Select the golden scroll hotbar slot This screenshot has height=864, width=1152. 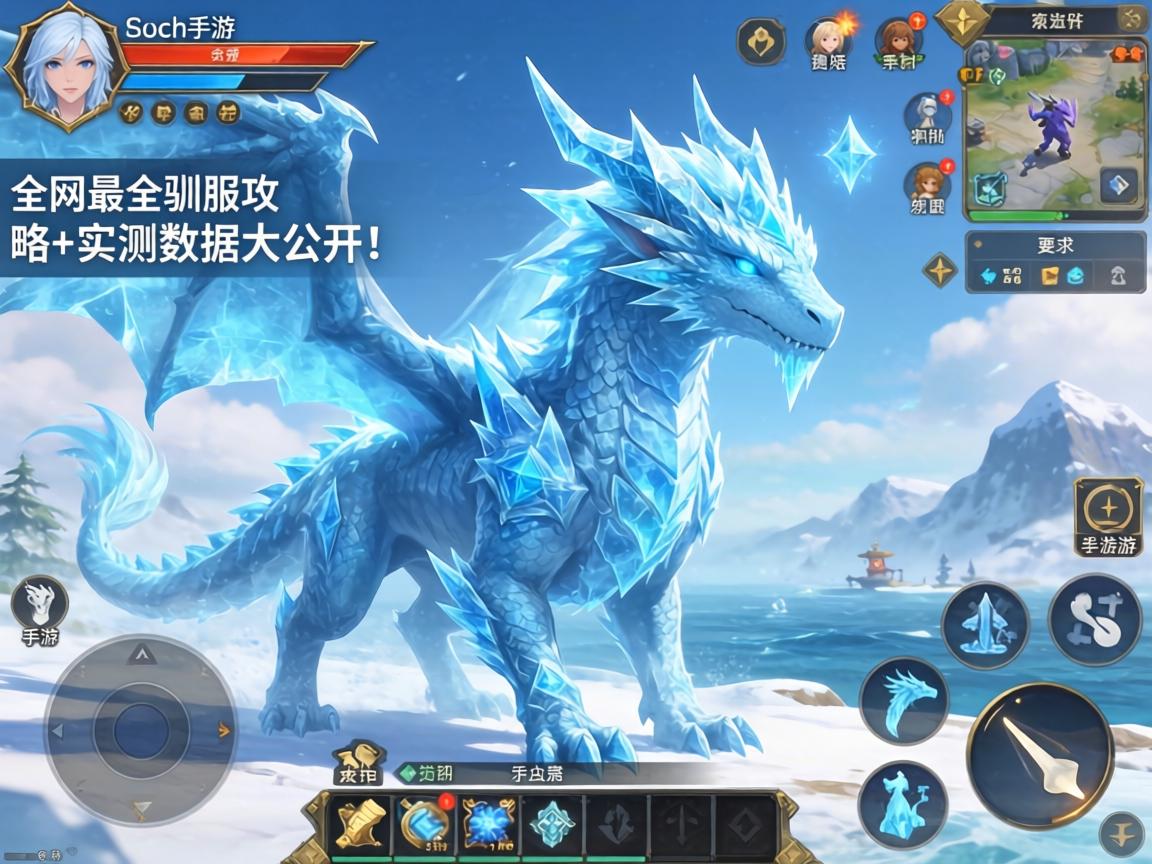coord(361,824)
